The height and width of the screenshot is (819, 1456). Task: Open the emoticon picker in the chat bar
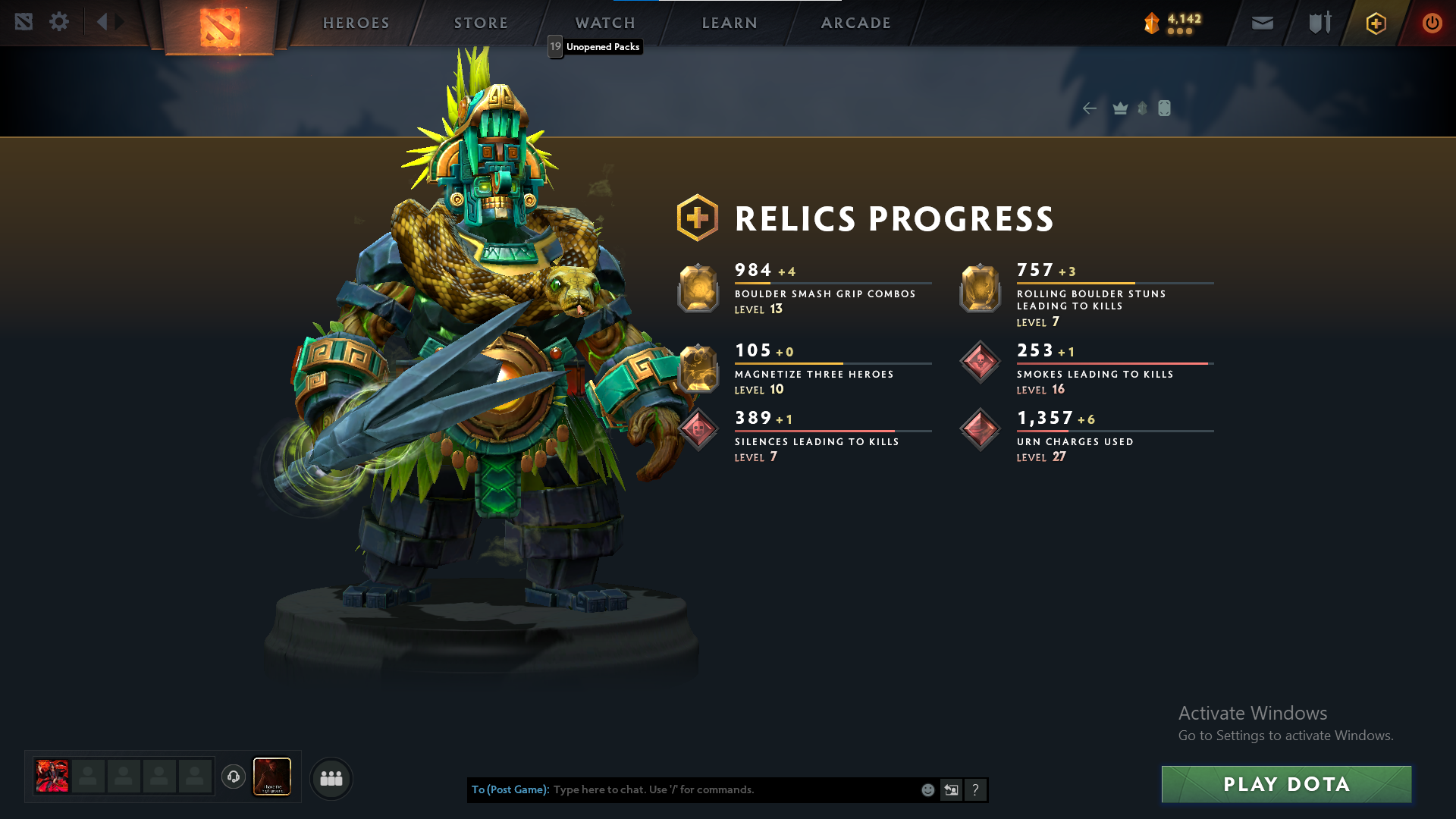click(x=927, y=789)
